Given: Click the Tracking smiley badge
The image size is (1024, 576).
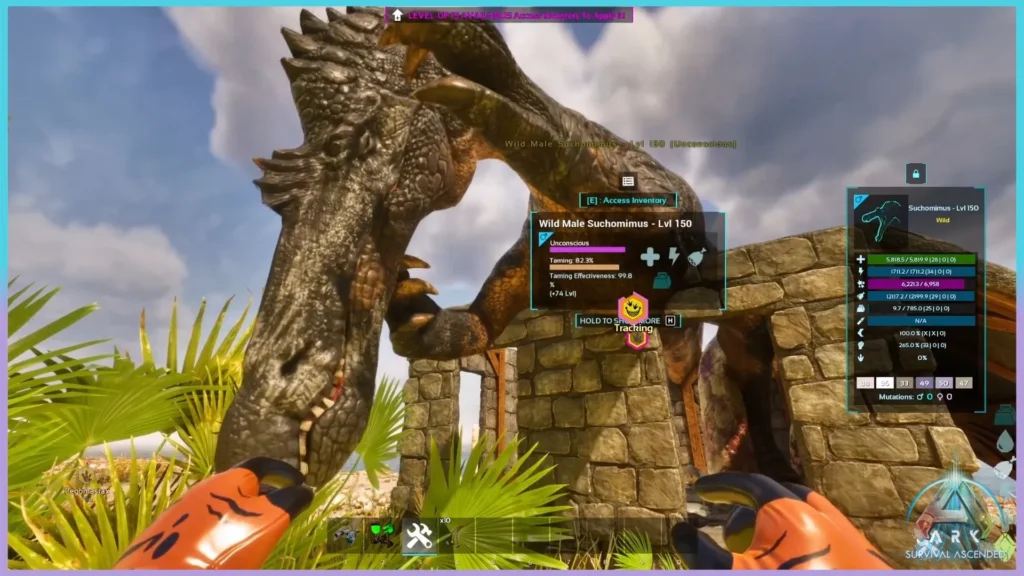Looking at the screenshot, I should click(x=632, y=308).
